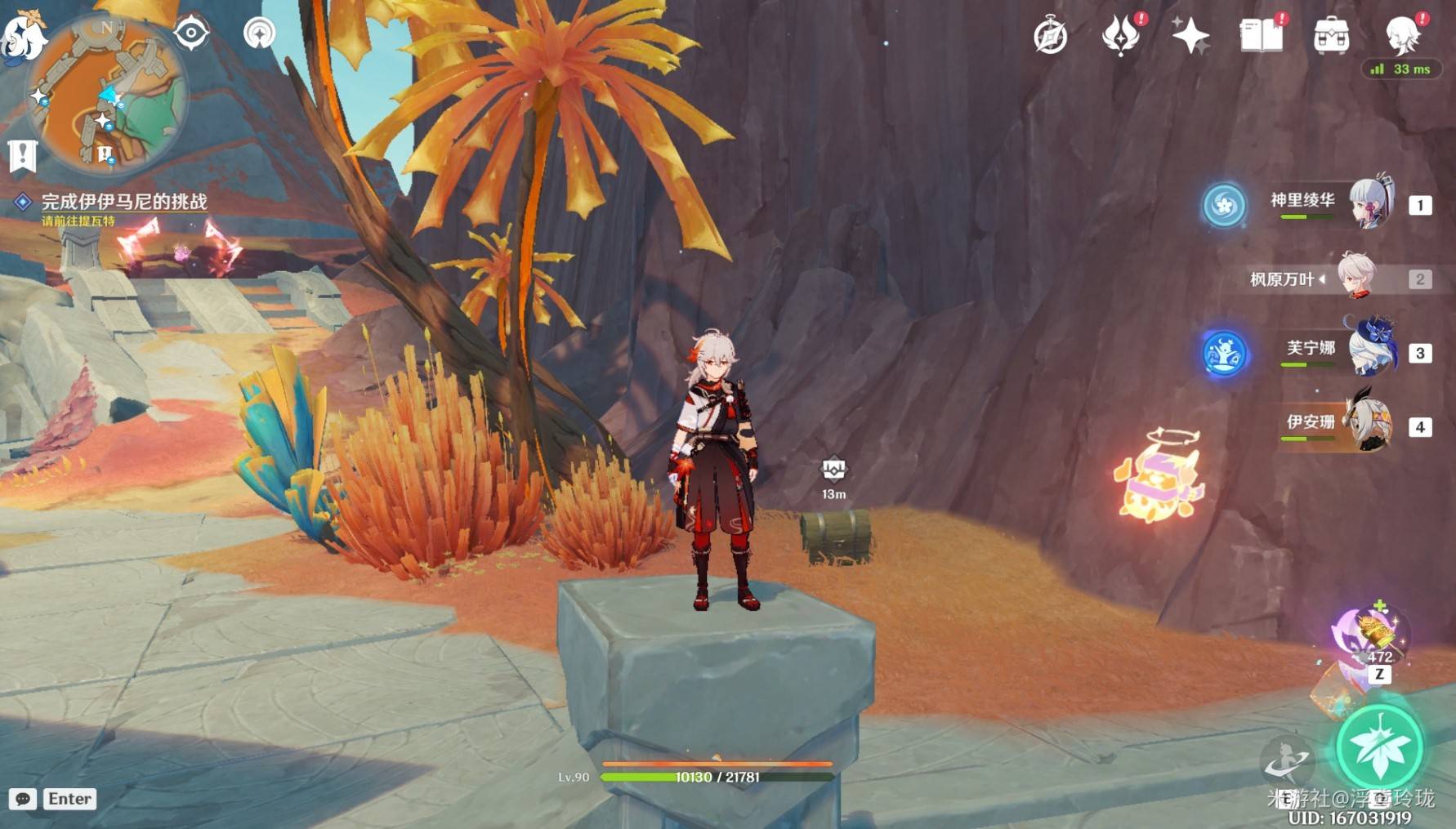Viewport: 1456px width, 829px height.
Task: Toggle the elemental sight eye icon
Action: [x=192, y=33]
